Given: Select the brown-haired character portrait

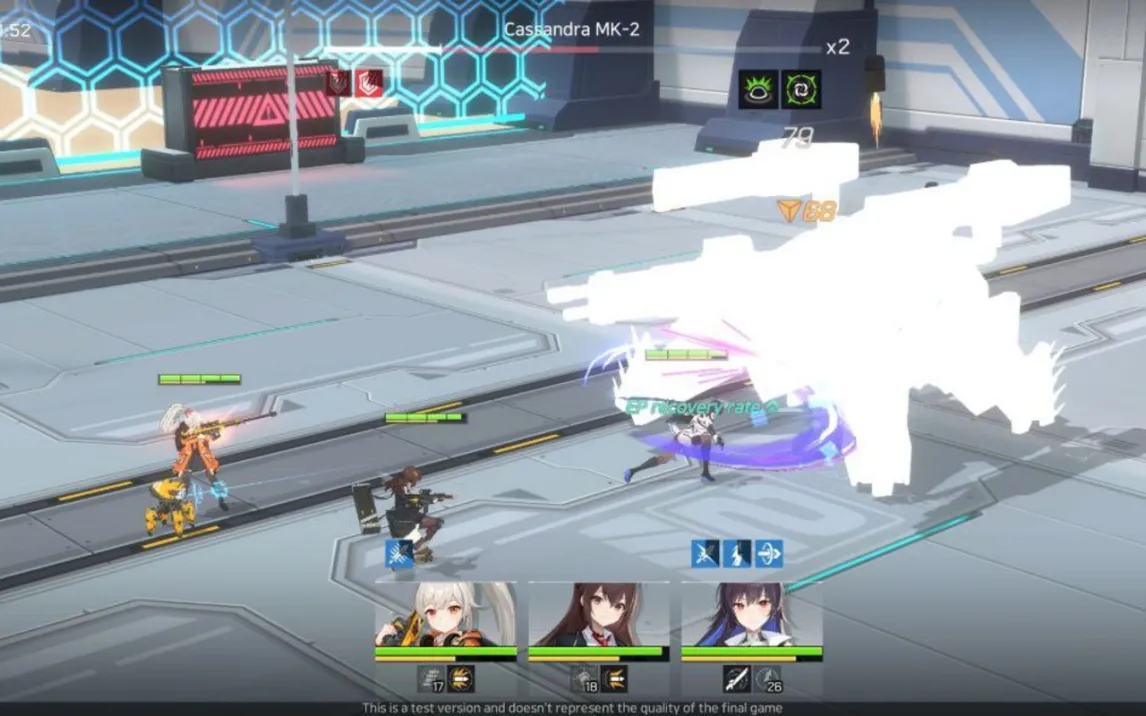Looking at the screenshot, I should 598,614.
